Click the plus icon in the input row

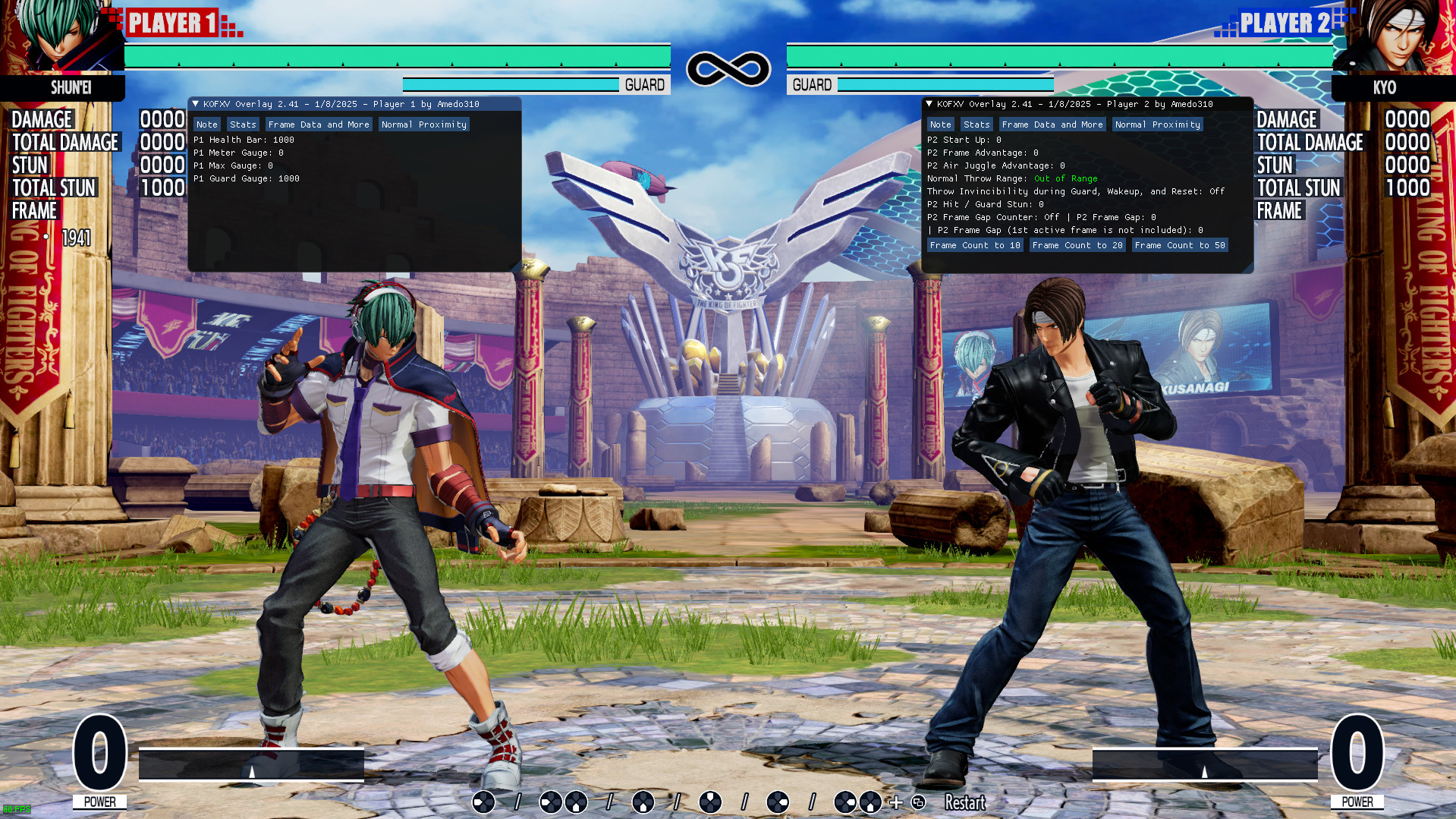point(895,802)
